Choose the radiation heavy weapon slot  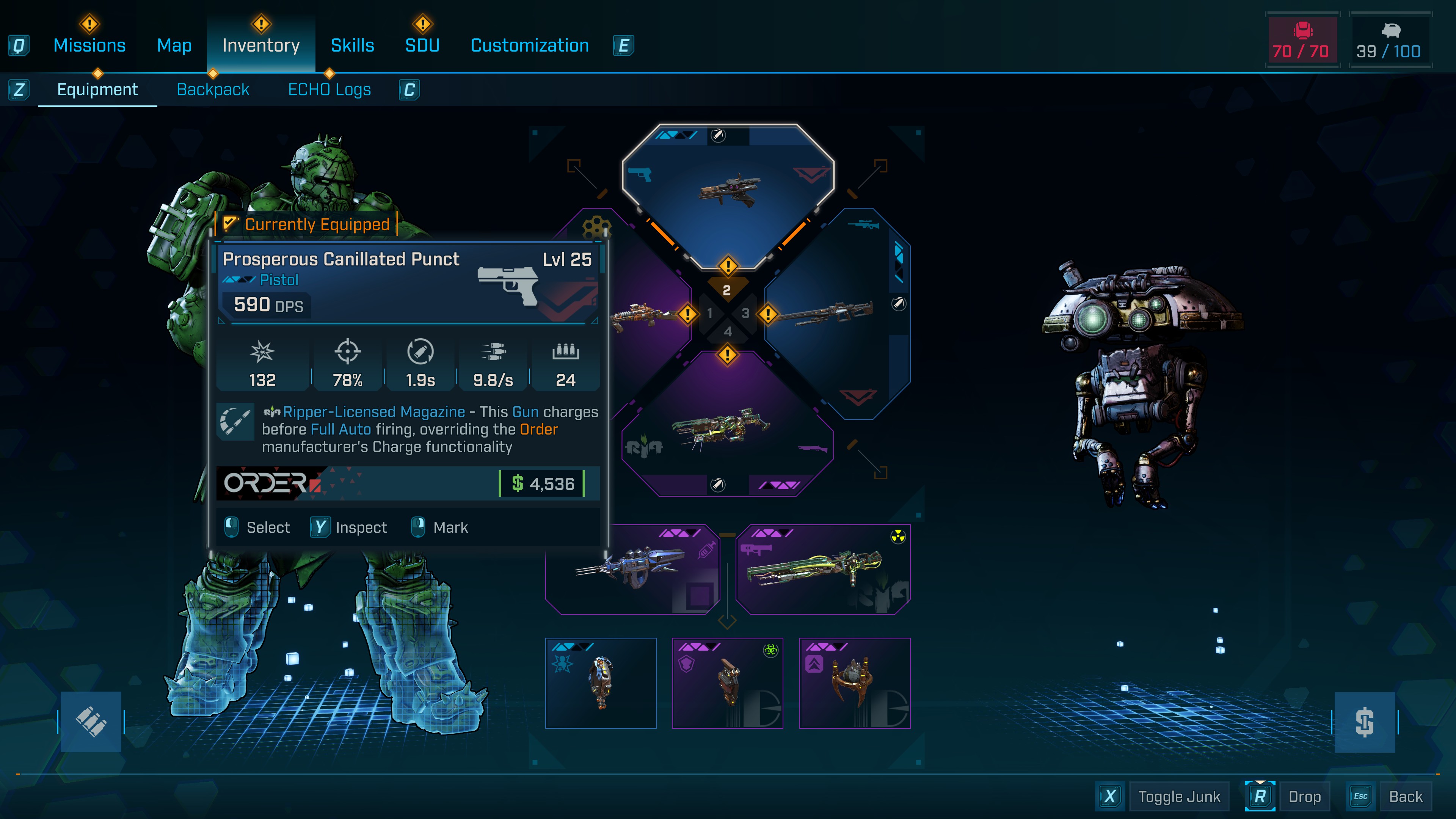coord(822,569)
